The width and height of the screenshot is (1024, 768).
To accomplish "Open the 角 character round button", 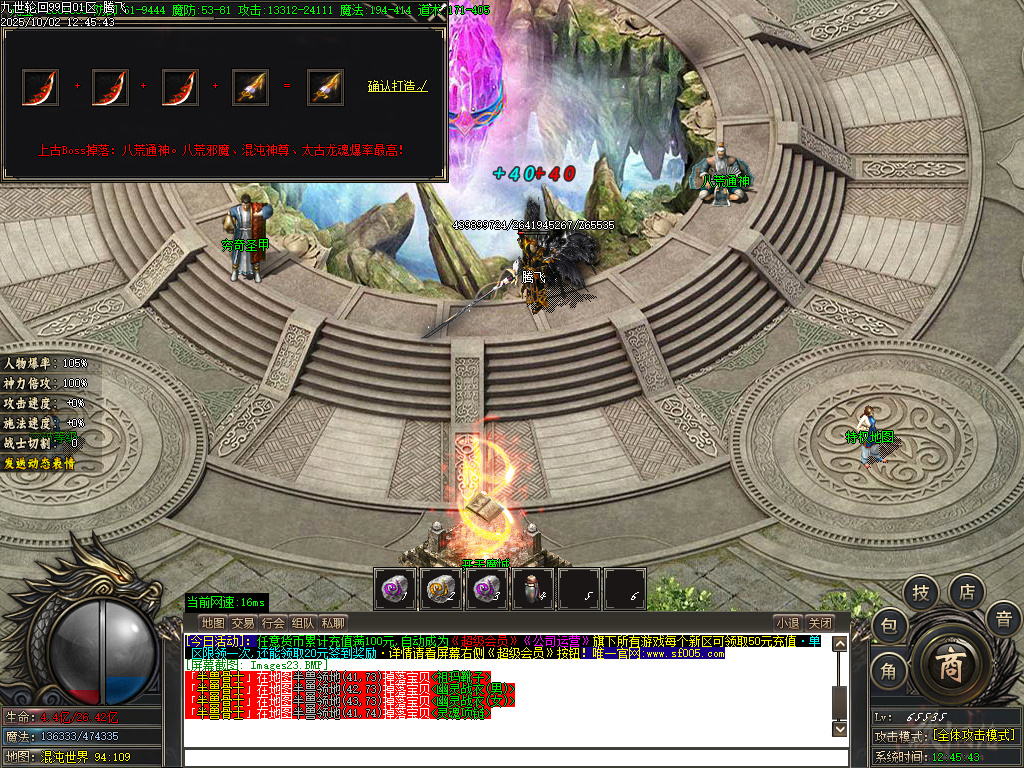I will point(888,672).
